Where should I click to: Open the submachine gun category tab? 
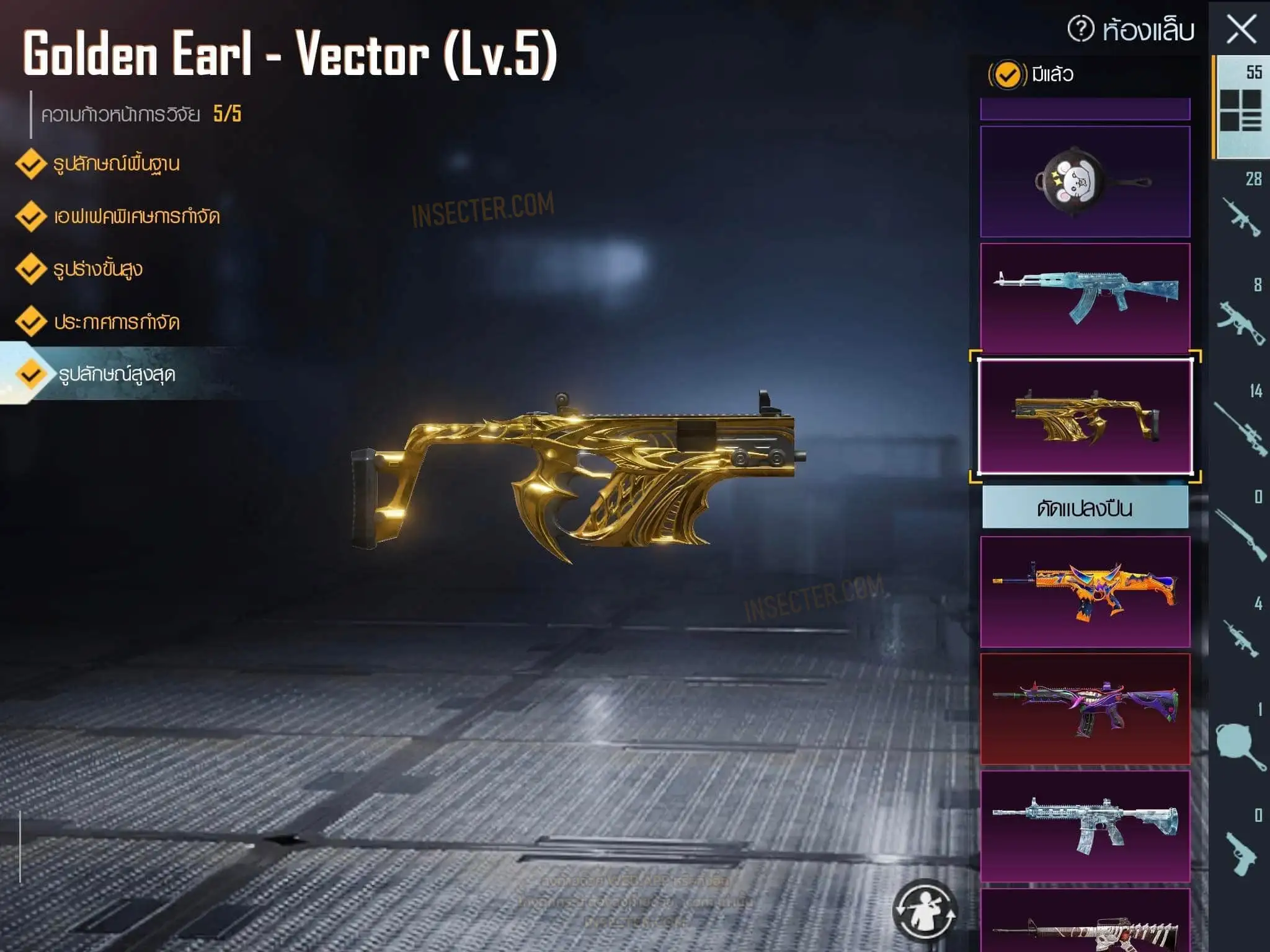click(1241, 317)
